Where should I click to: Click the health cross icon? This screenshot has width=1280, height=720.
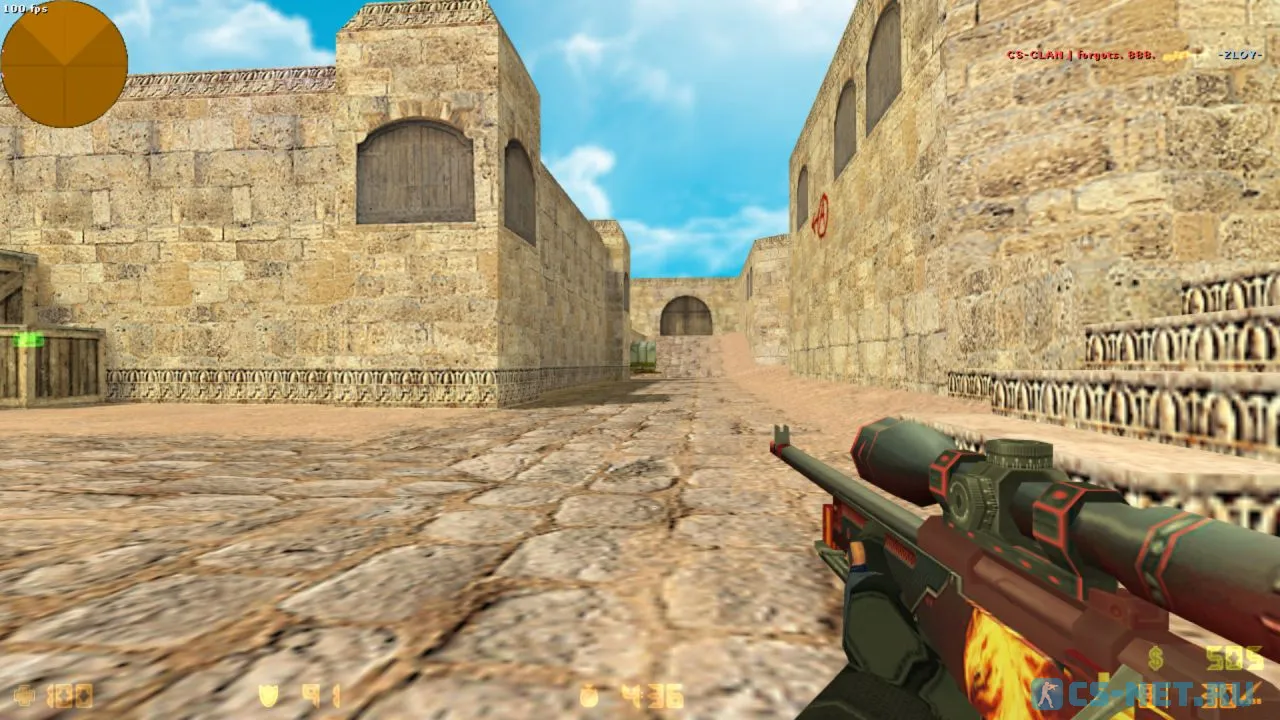click(x=24, y=693)
